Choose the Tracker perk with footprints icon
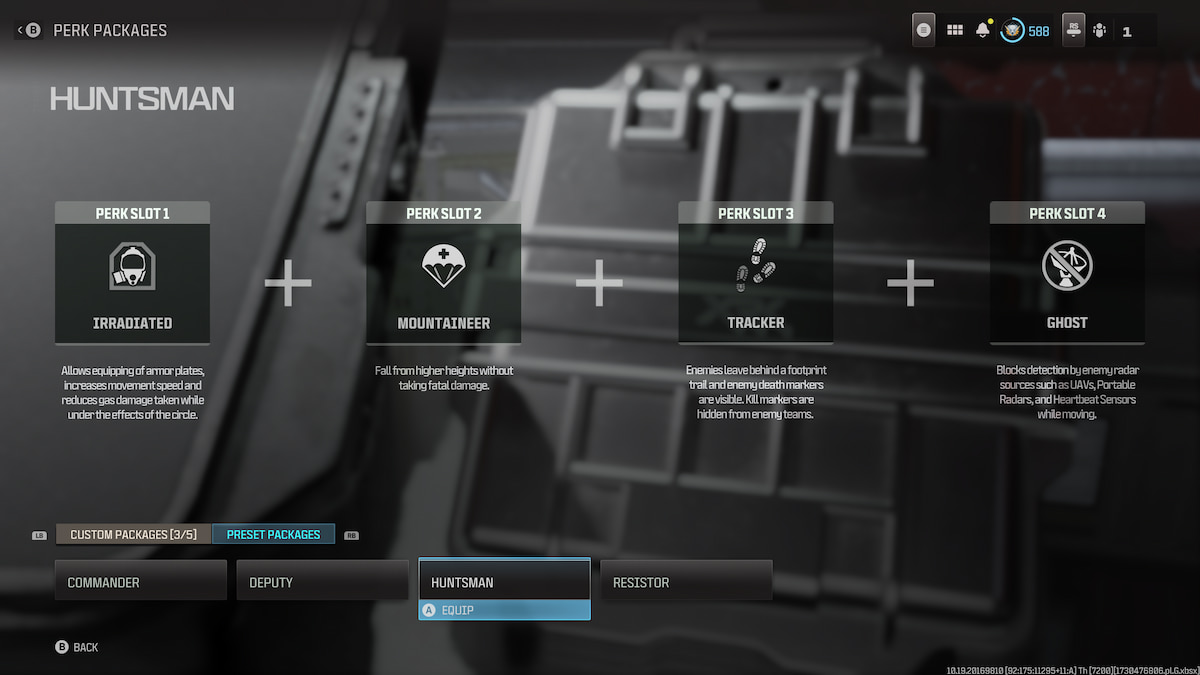Viewport: 1200px width, 675px height. 756,283
